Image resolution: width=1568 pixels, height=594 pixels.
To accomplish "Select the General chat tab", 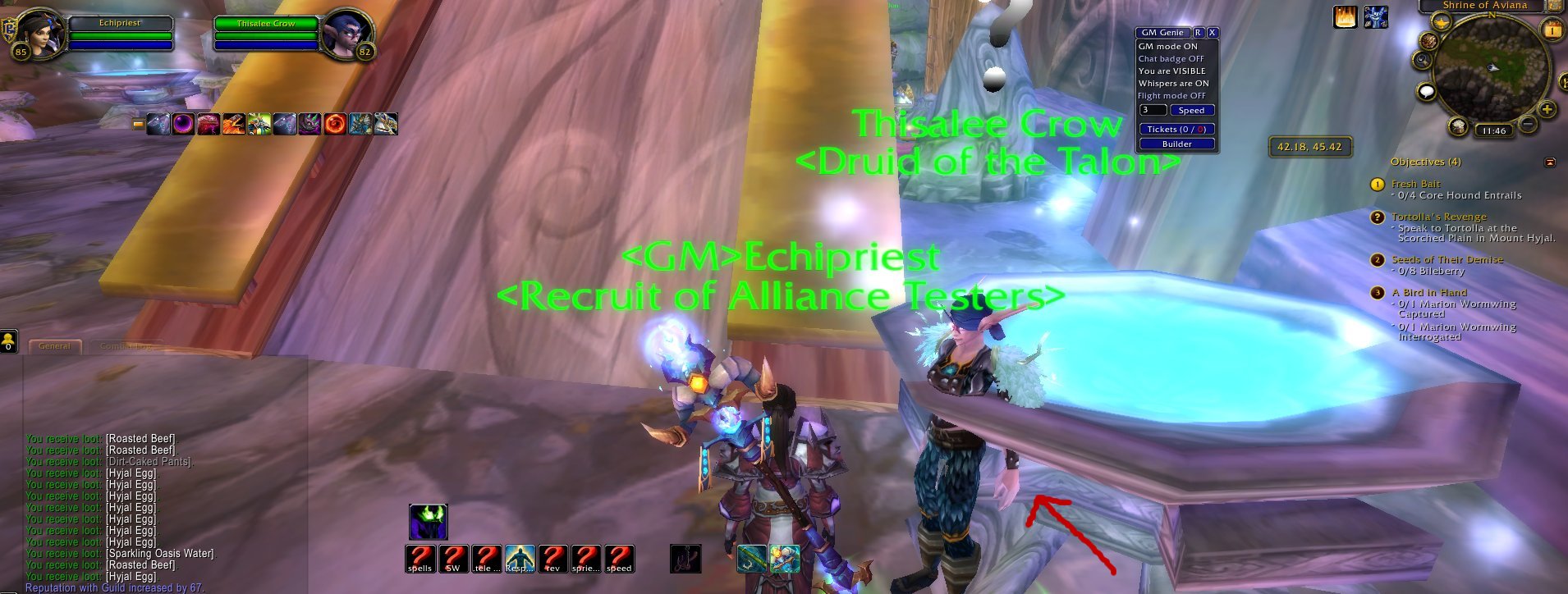I will tap(54, 346).
